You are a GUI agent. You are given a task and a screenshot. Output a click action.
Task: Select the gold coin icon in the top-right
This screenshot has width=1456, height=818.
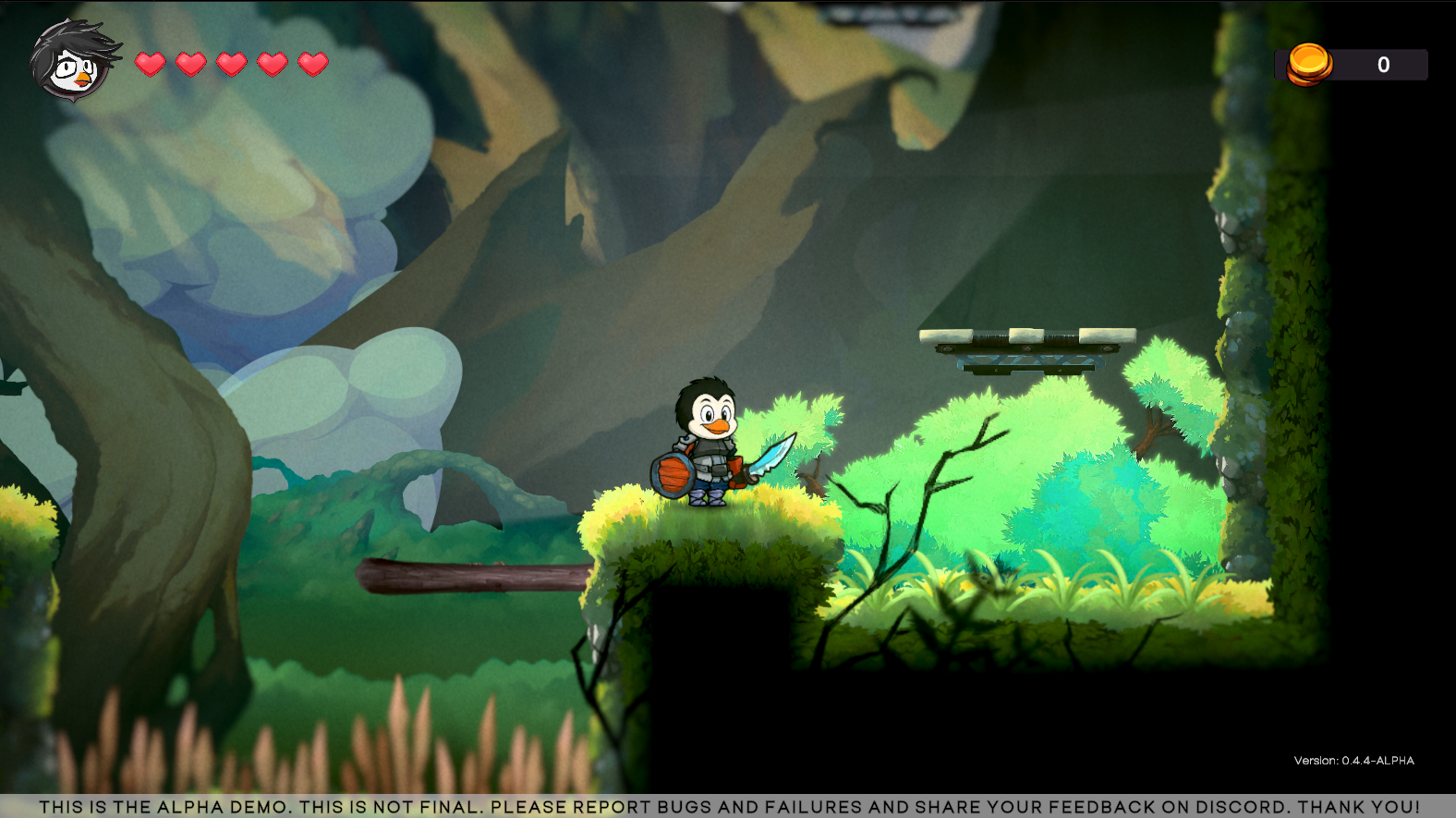point(1308,64)
